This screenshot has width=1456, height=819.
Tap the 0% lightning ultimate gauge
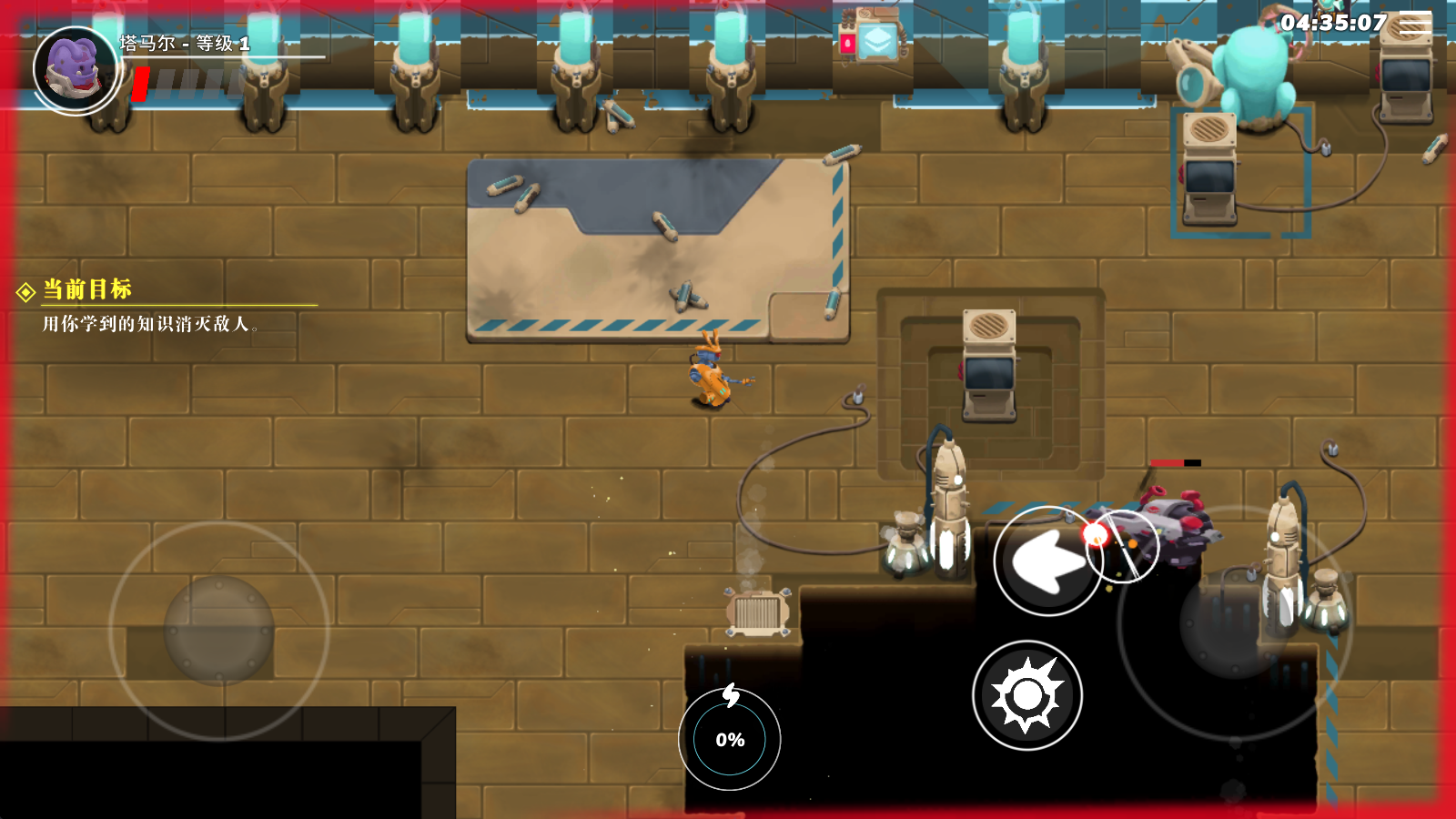729,738
